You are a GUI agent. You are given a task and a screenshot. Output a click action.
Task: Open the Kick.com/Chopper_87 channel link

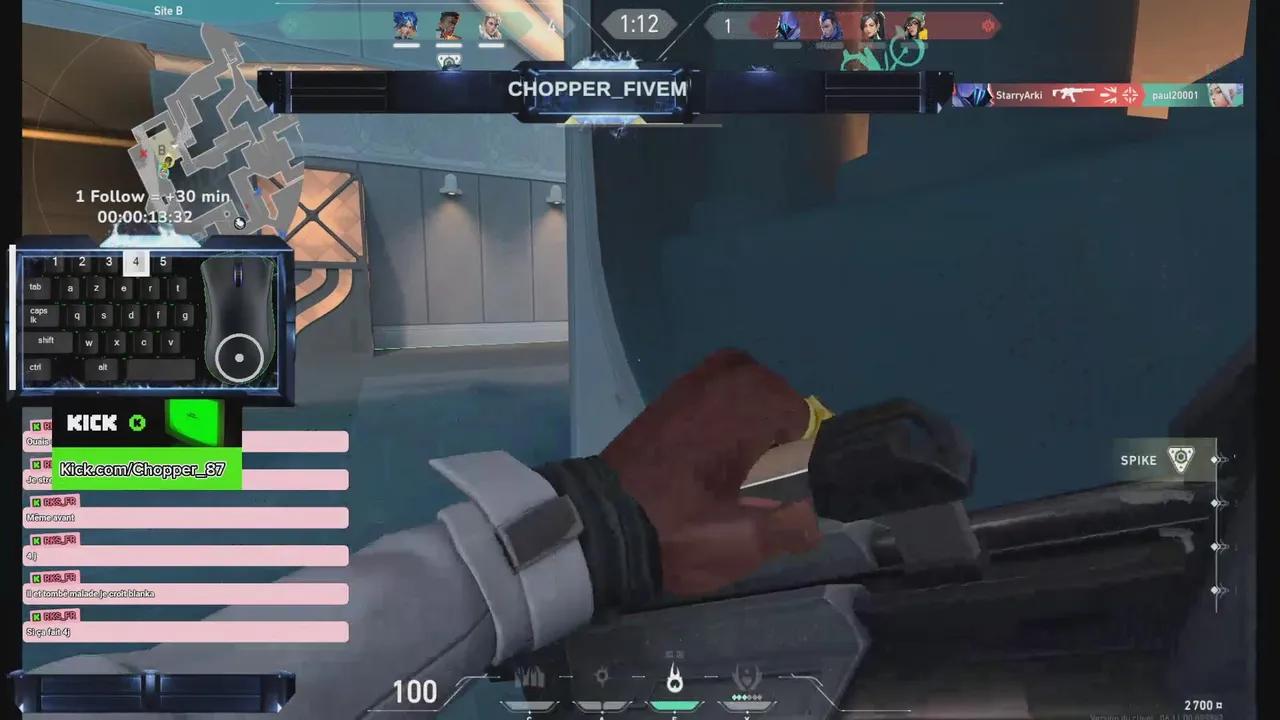[144, 469]
